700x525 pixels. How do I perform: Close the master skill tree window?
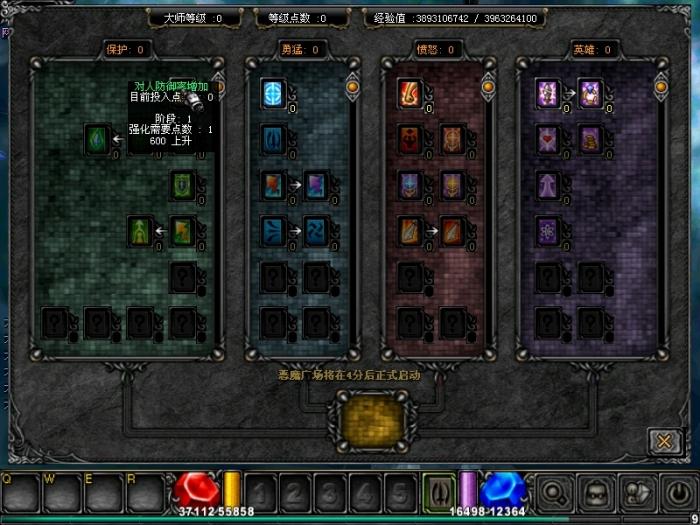(x=663, y=440)
